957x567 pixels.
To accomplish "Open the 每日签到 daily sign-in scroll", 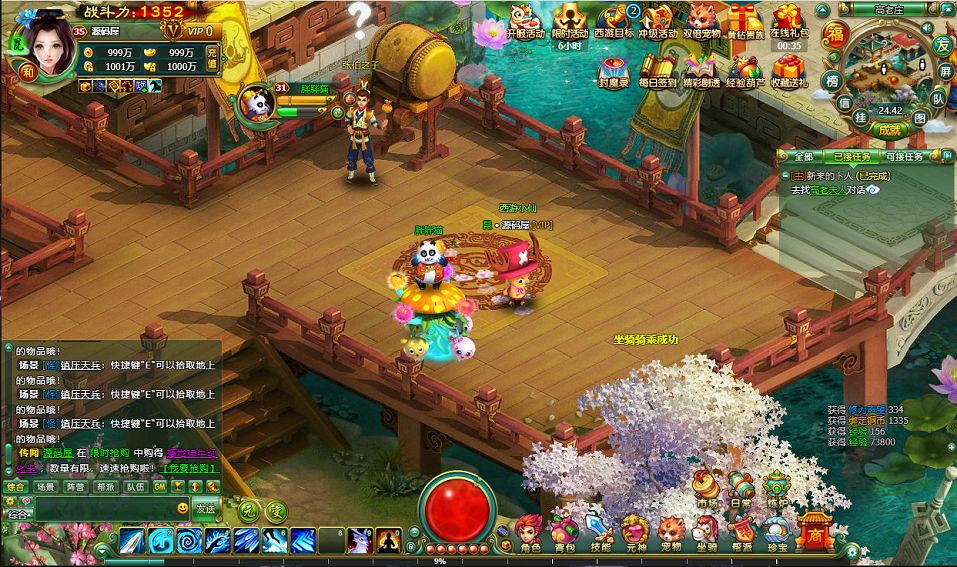I will [x=657, y=70].
